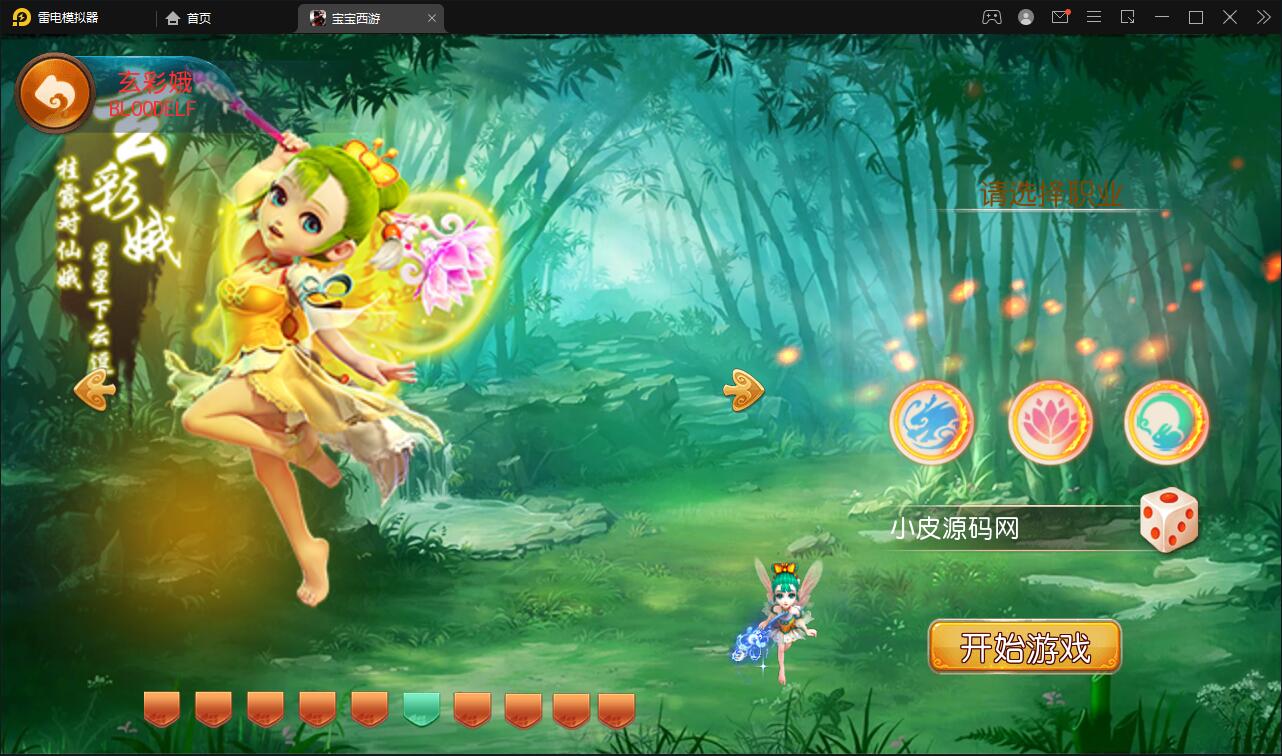Click the back swirl icon top-left
The image size is (1282, 756).
(53, 91)
